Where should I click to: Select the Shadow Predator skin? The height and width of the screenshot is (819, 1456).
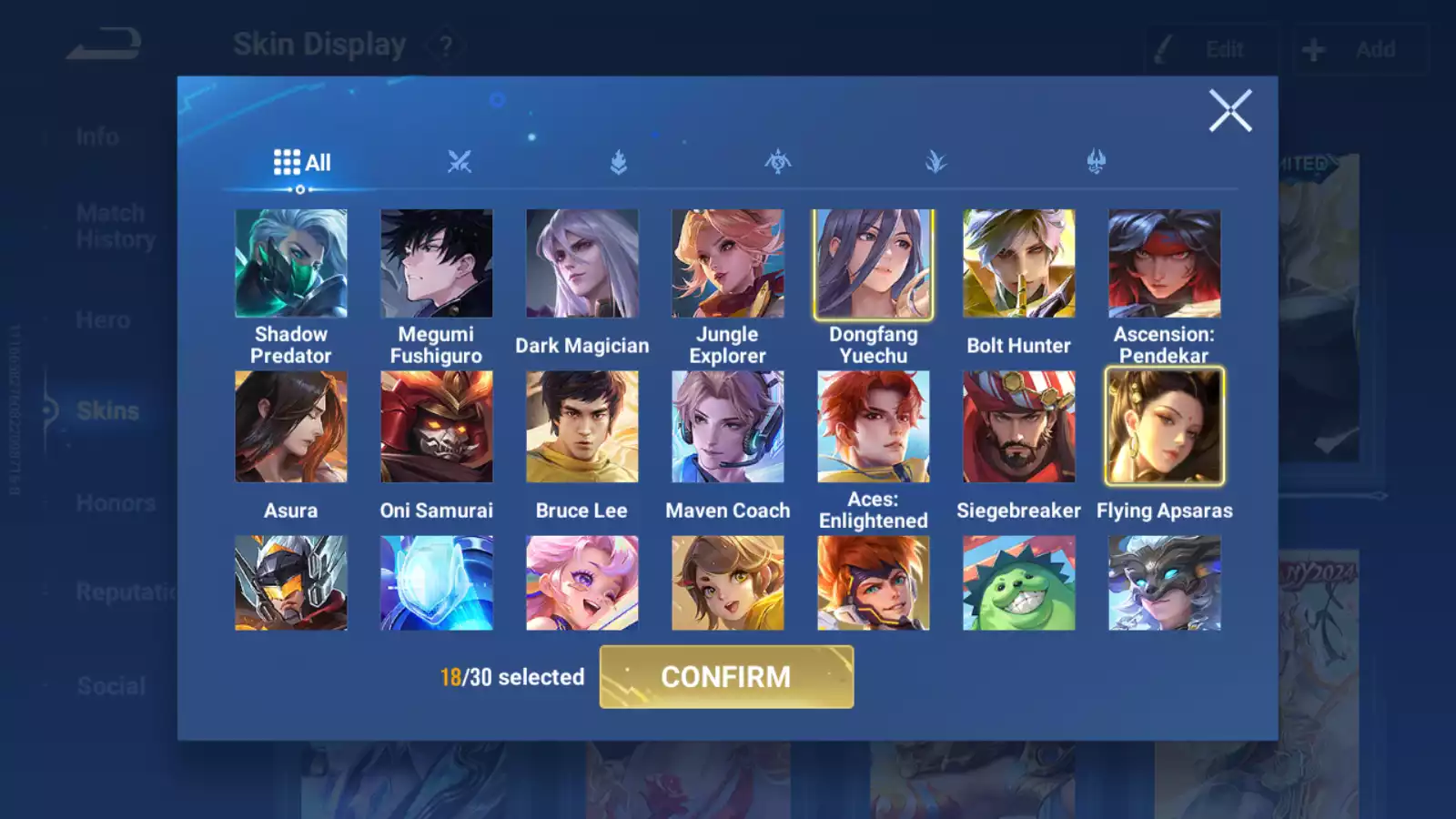291,264
